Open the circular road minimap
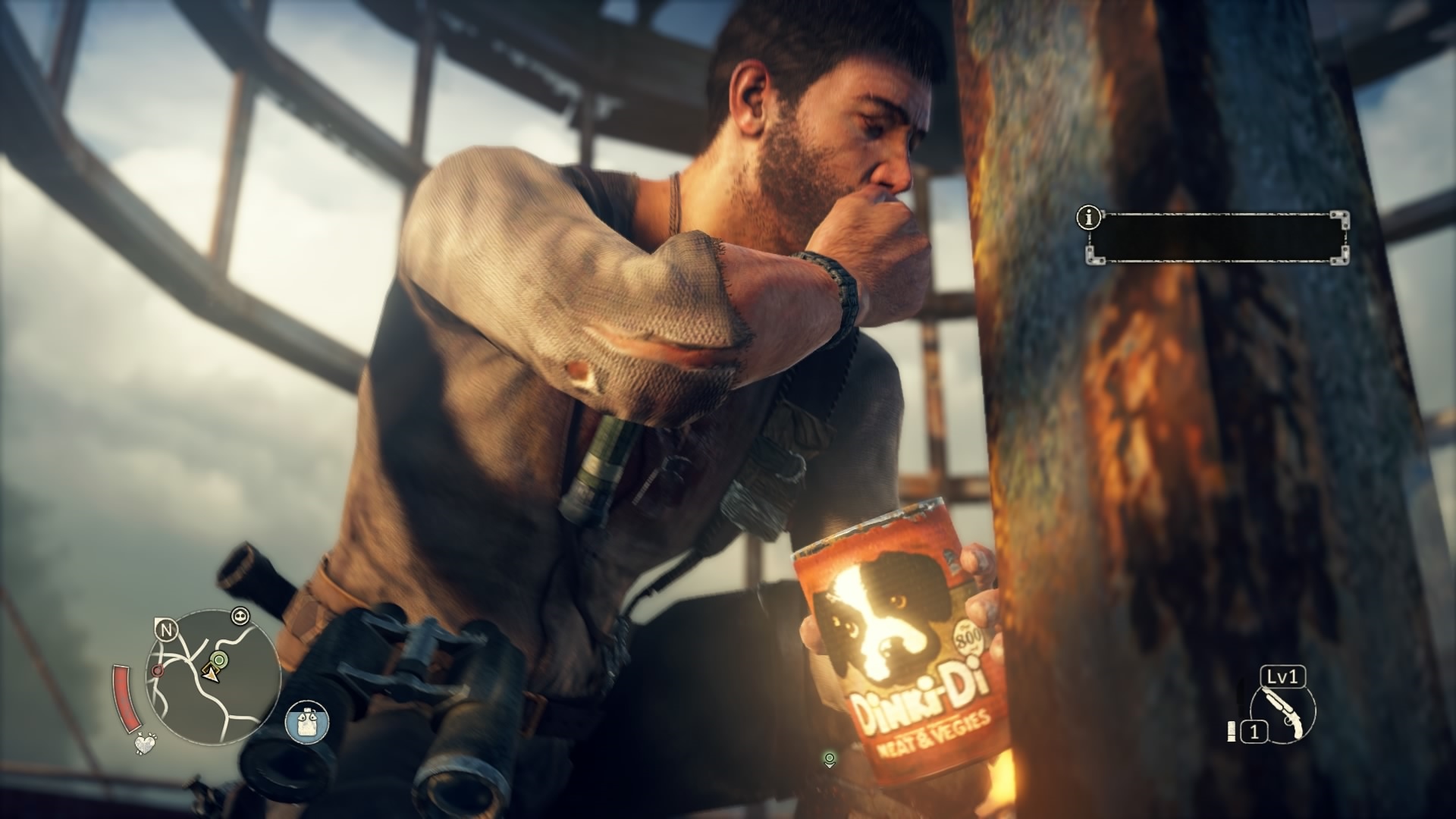The width and height of the screenshot is (1456, 819). pyautogui.click(x=213, y=677)
